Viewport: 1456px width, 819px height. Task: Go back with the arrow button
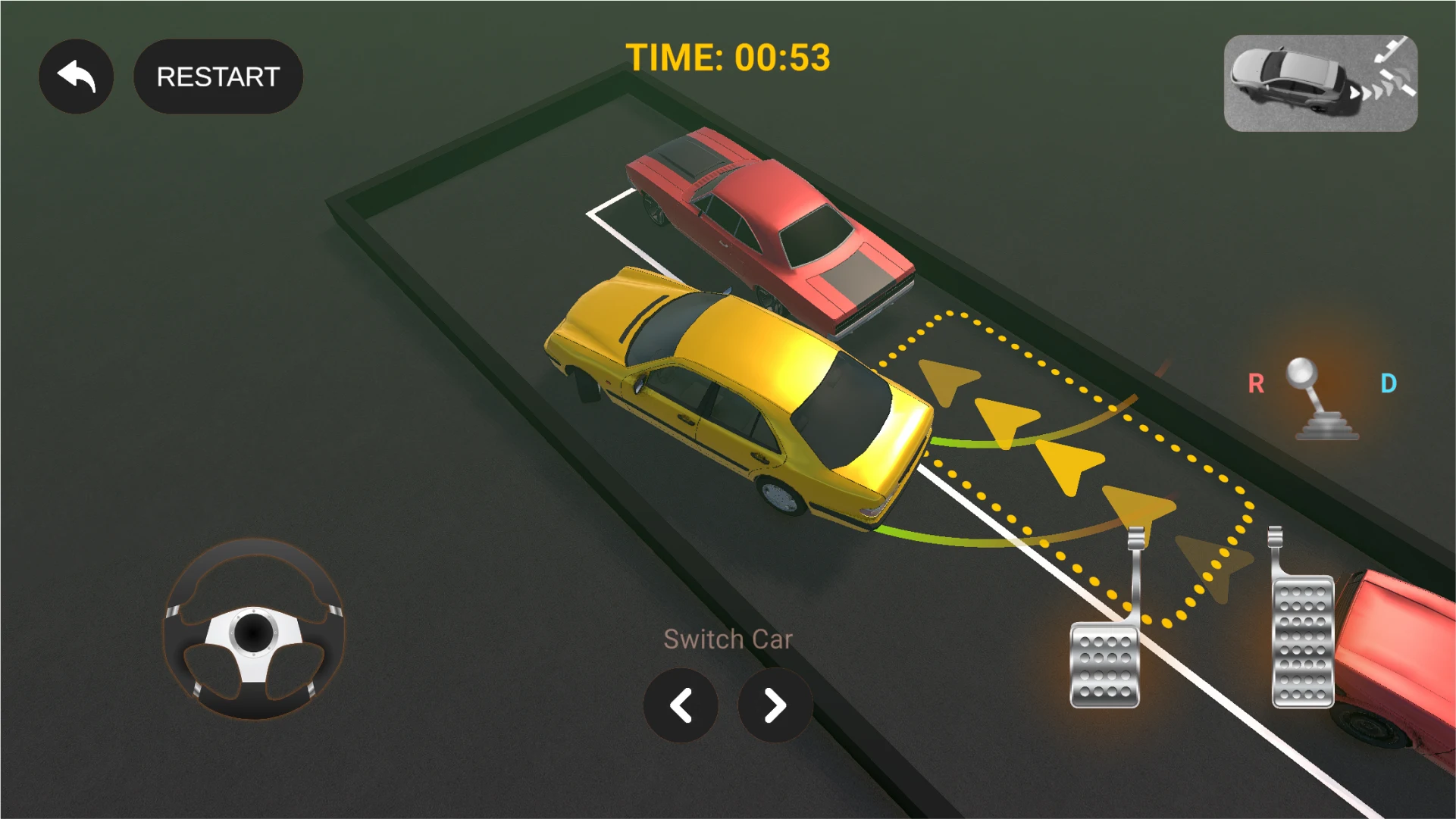pos(76,77)
